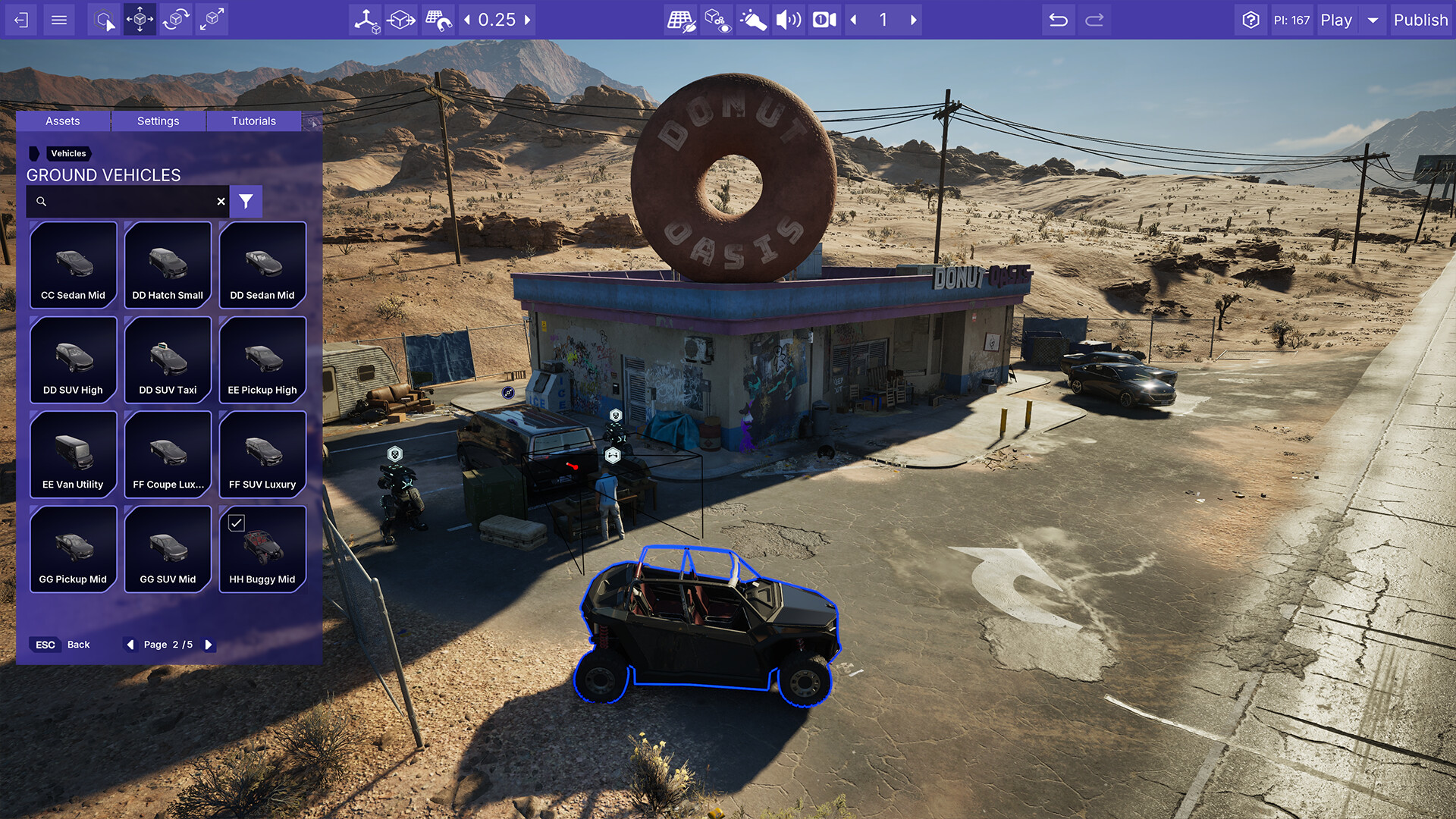Go to the next asset page
The width and height of the screenshot is (1456, 819).
pyautogui.click(x=209, y=645)
